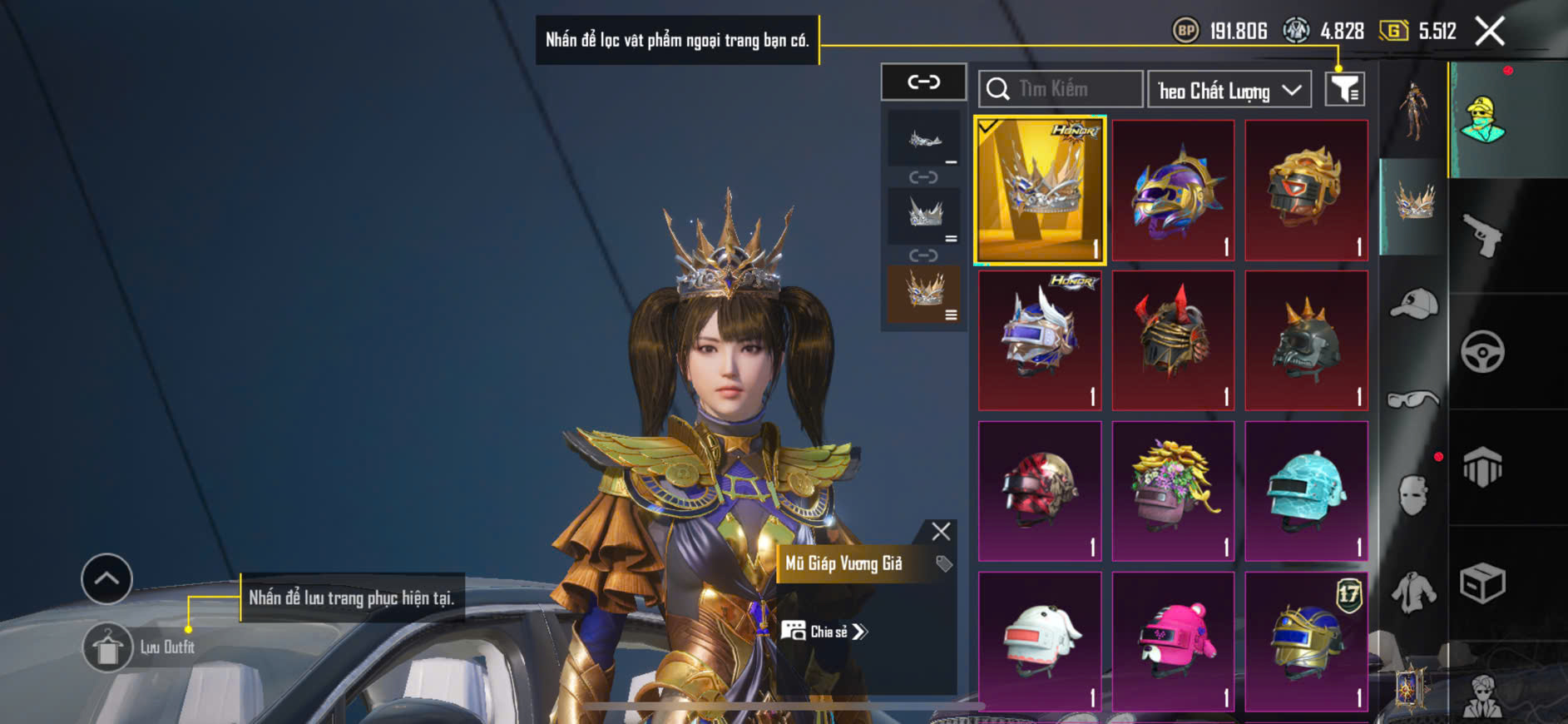Select the golden crown Honor helmet skin
The width and height of the screenshot is (1568, 724).
coord(1040,190)
